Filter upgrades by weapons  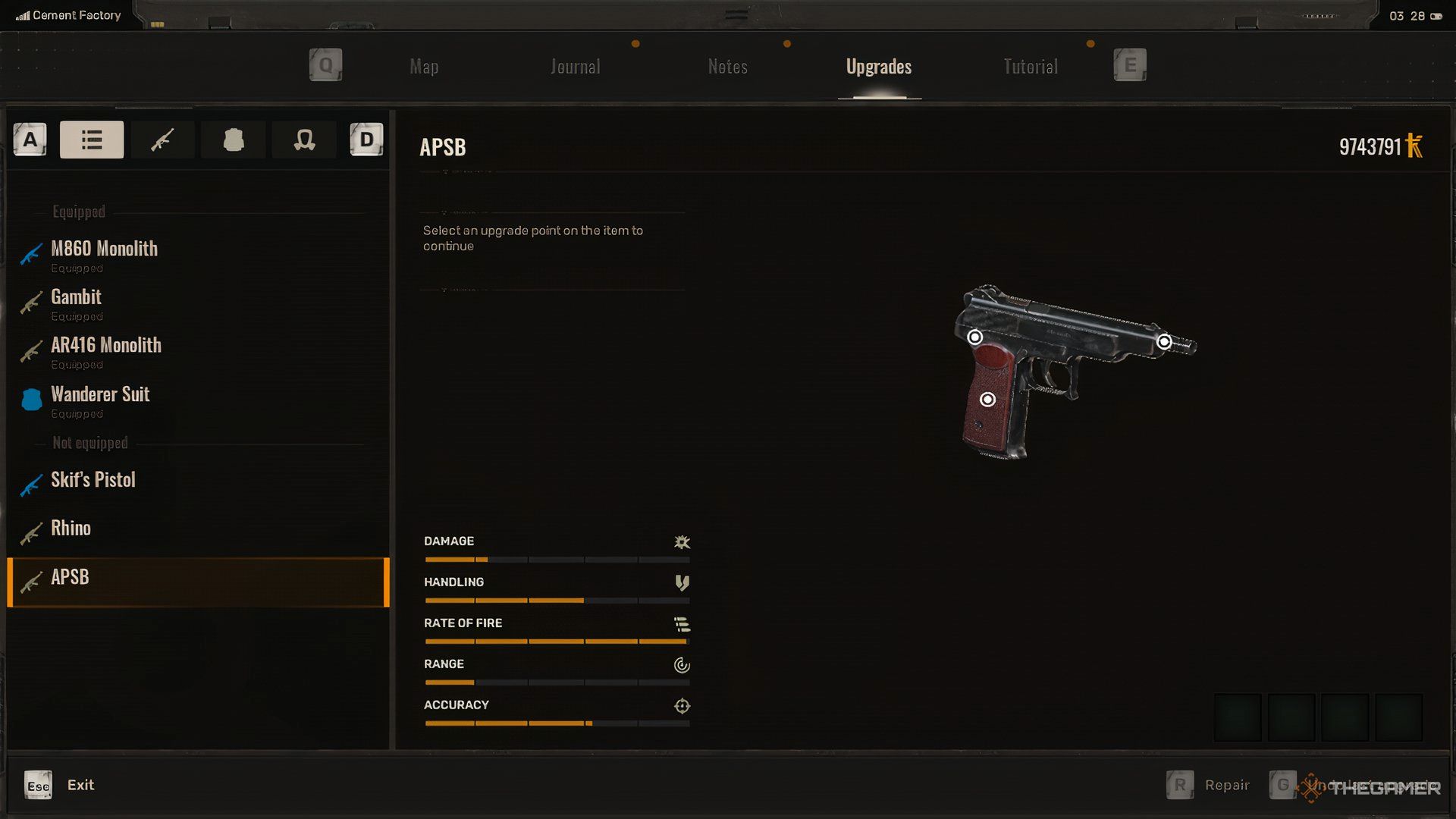(162, 140)
